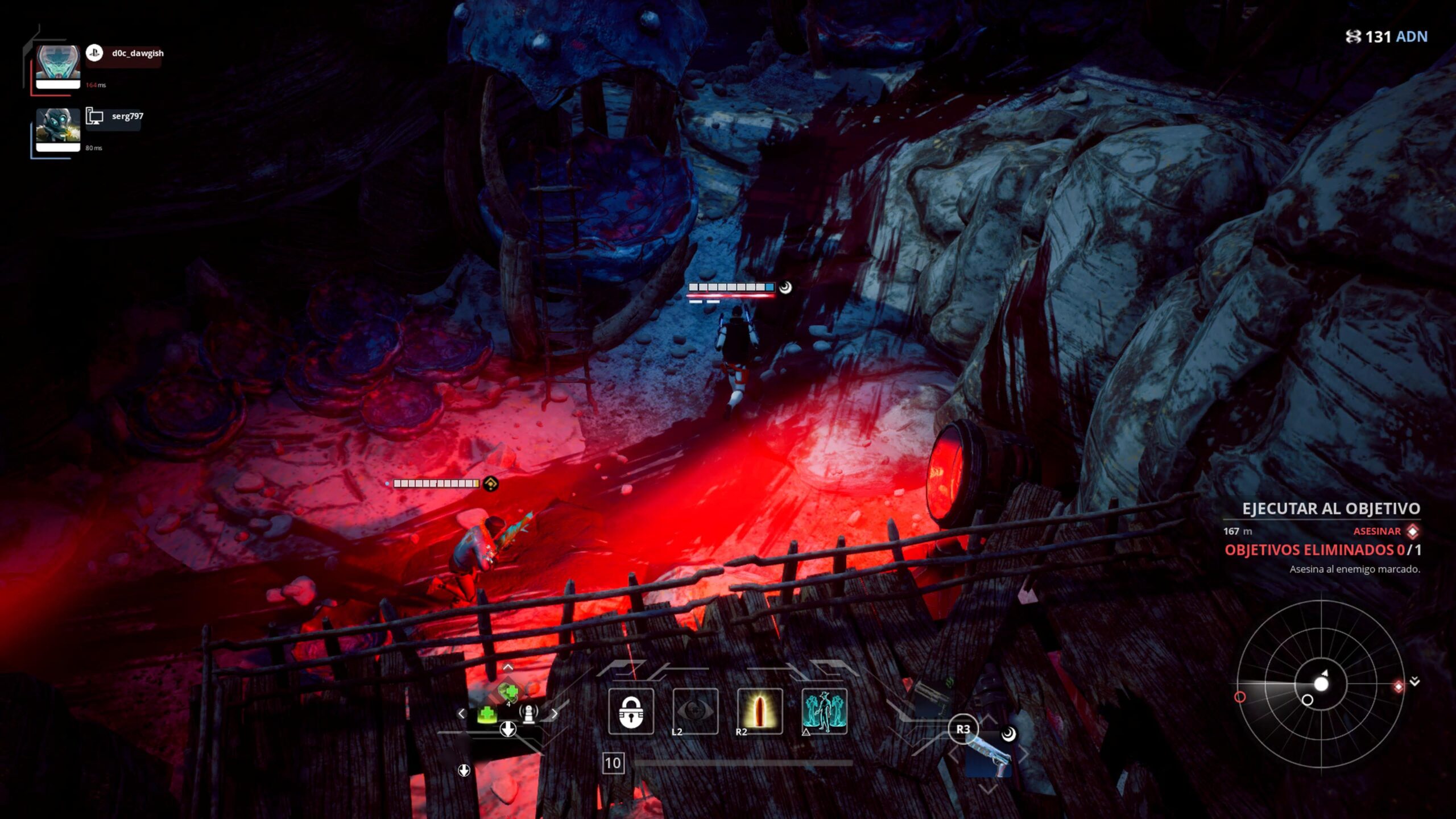Trigger the cyan decoy figures ability
1456x819 pixels.
point(824,712)
